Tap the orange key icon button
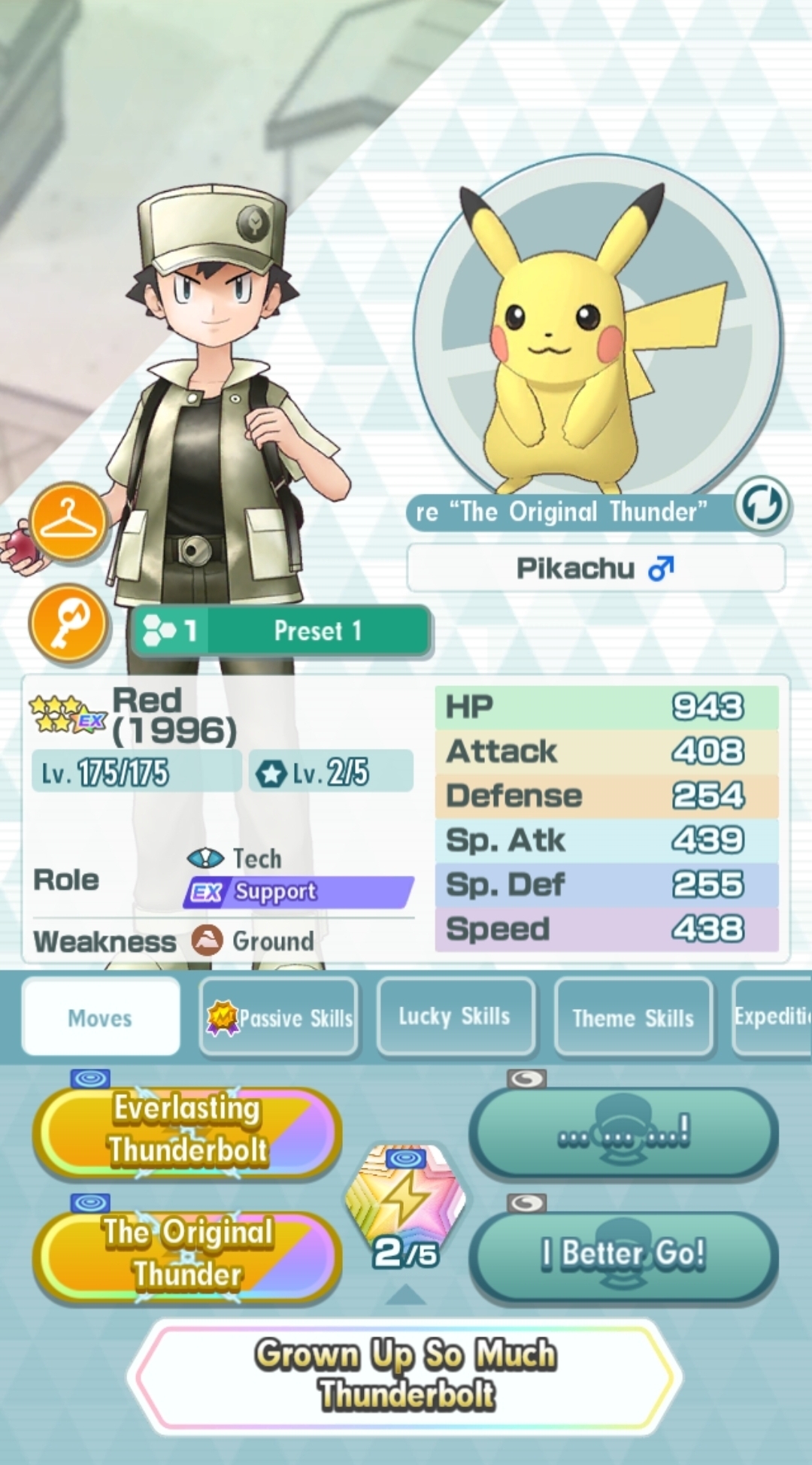This screenshot has width=812, height=1465. pos(68,623)
